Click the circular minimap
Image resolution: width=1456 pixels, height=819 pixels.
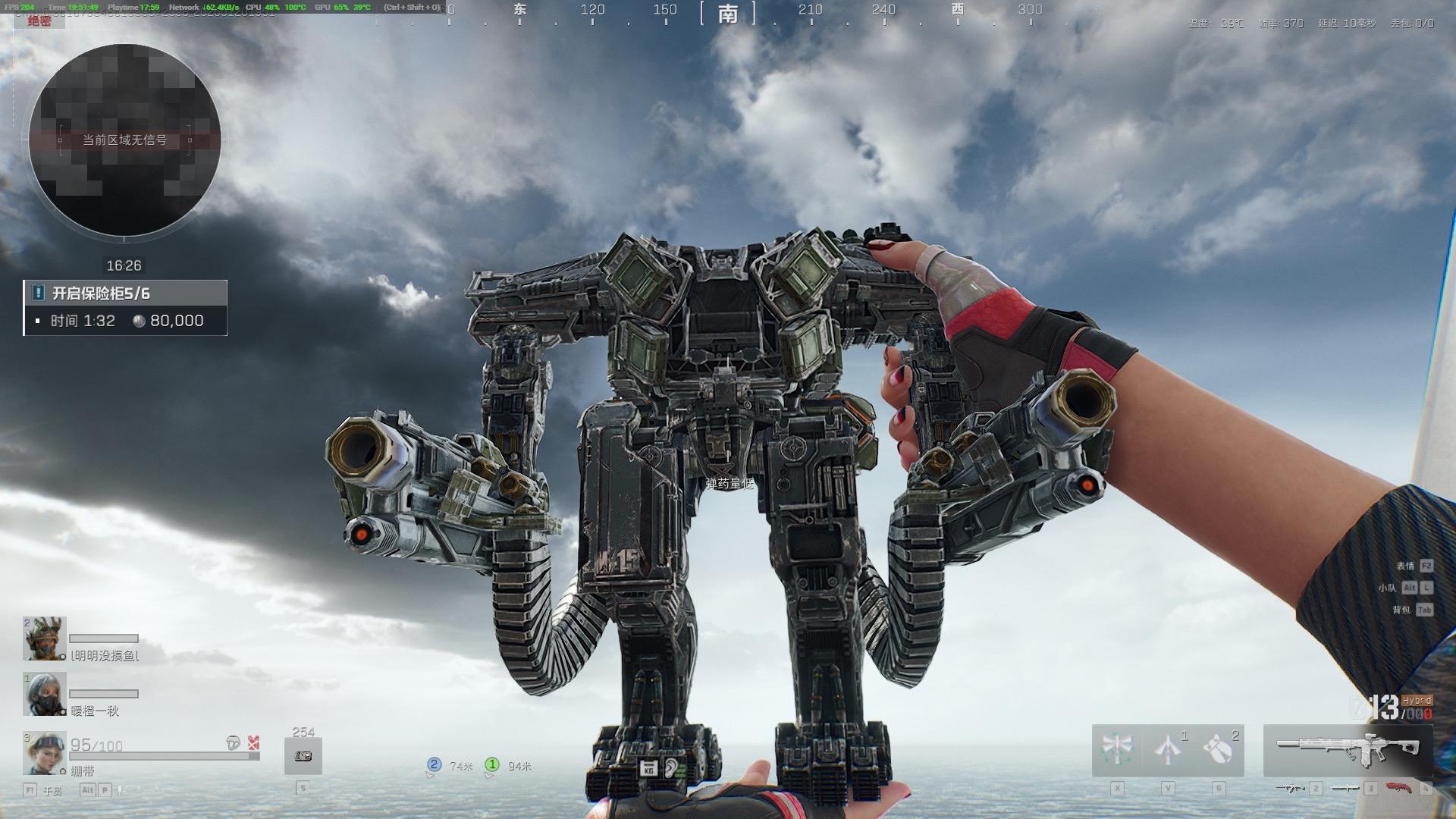coord(124,140)
